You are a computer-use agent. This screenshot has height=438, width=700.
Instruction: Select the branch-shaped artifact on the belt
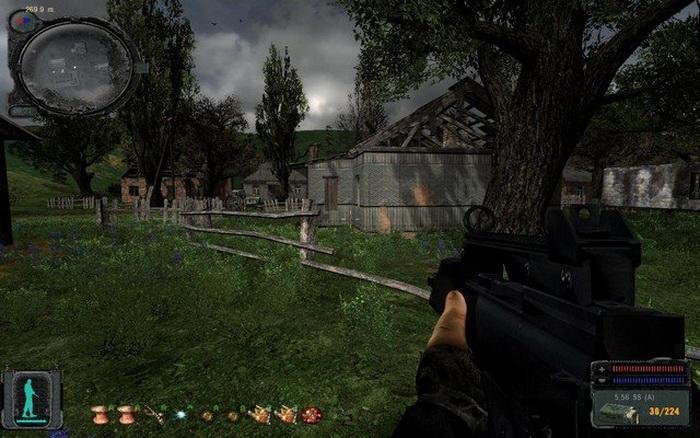pos(154,414)
